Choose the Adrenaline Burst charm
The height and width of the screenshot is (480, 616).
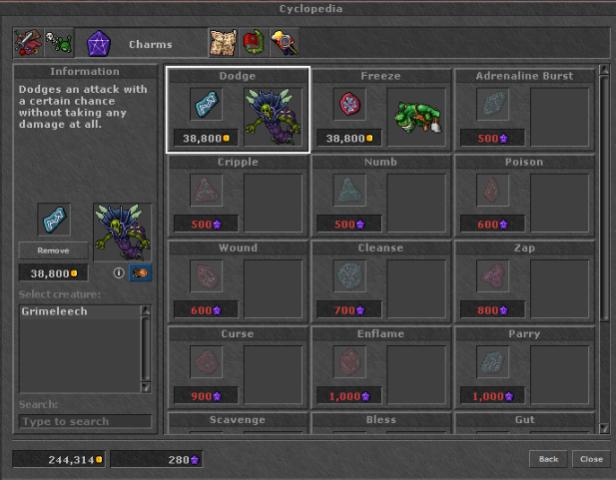pyautogui.click(x=524, y=109)
